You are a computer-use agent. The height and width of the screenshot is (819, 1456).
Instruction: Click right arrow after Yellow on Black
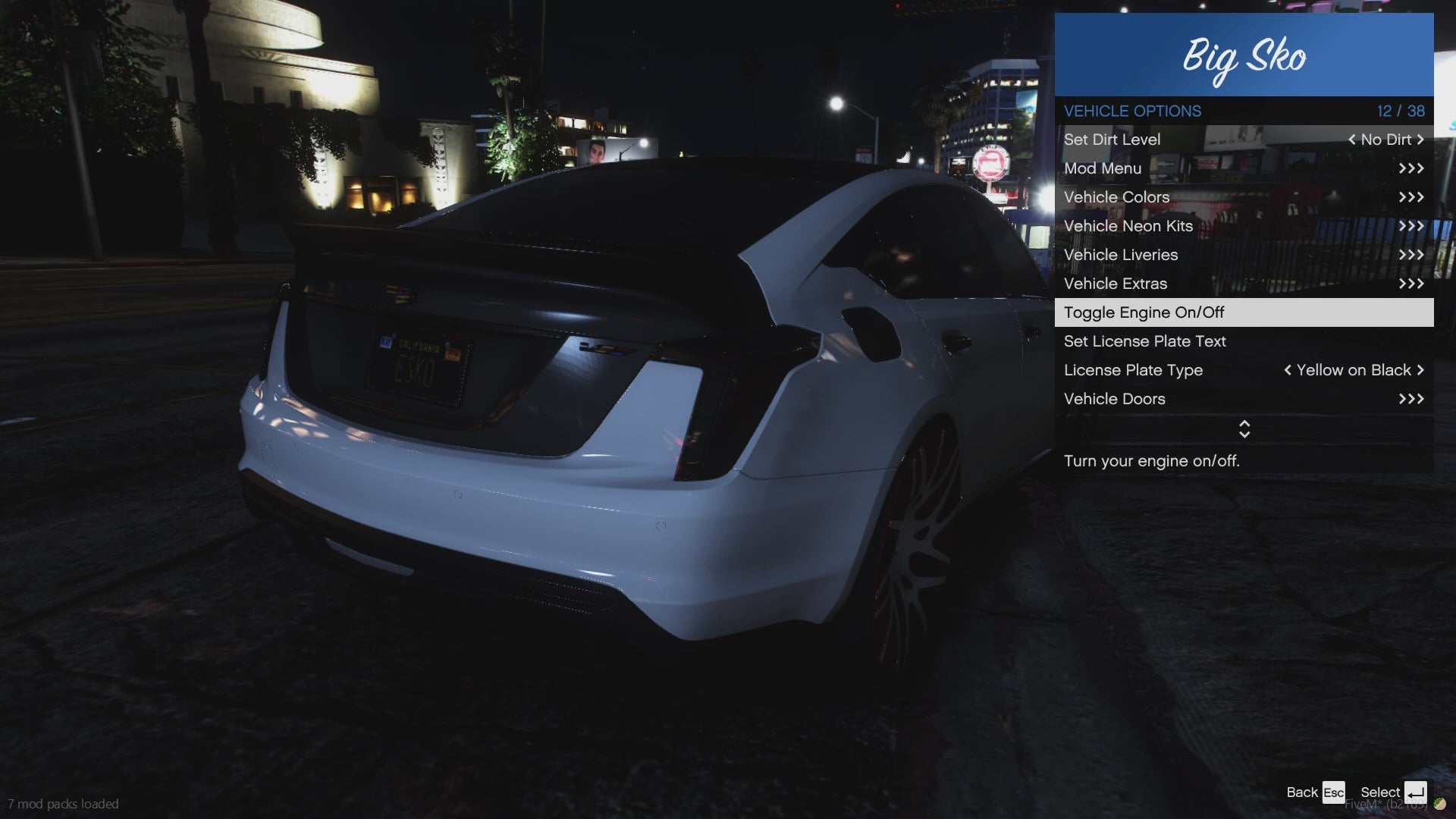1420,370
